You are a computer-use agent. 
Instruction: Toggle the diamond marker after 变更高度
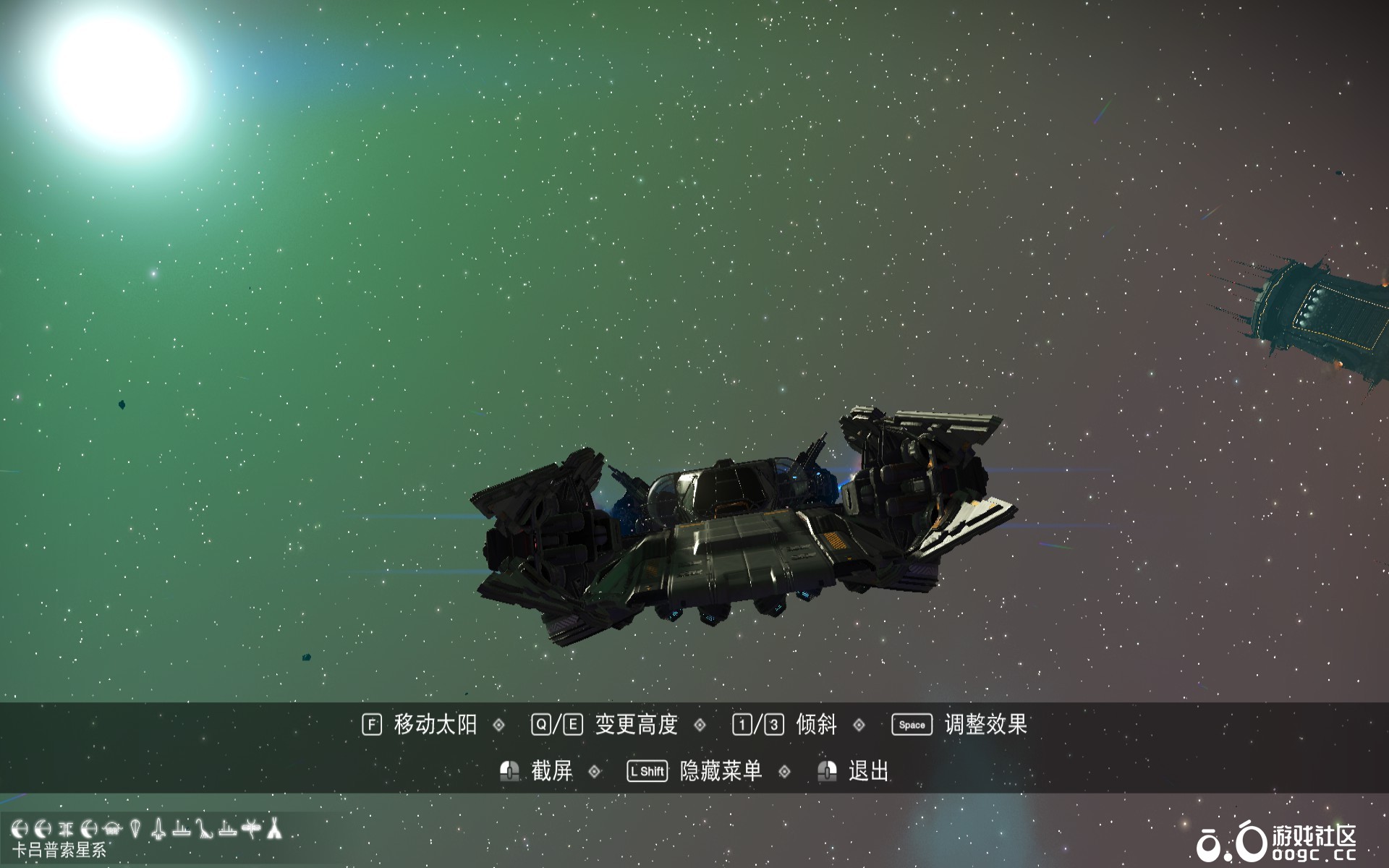[x=700, y=724]
